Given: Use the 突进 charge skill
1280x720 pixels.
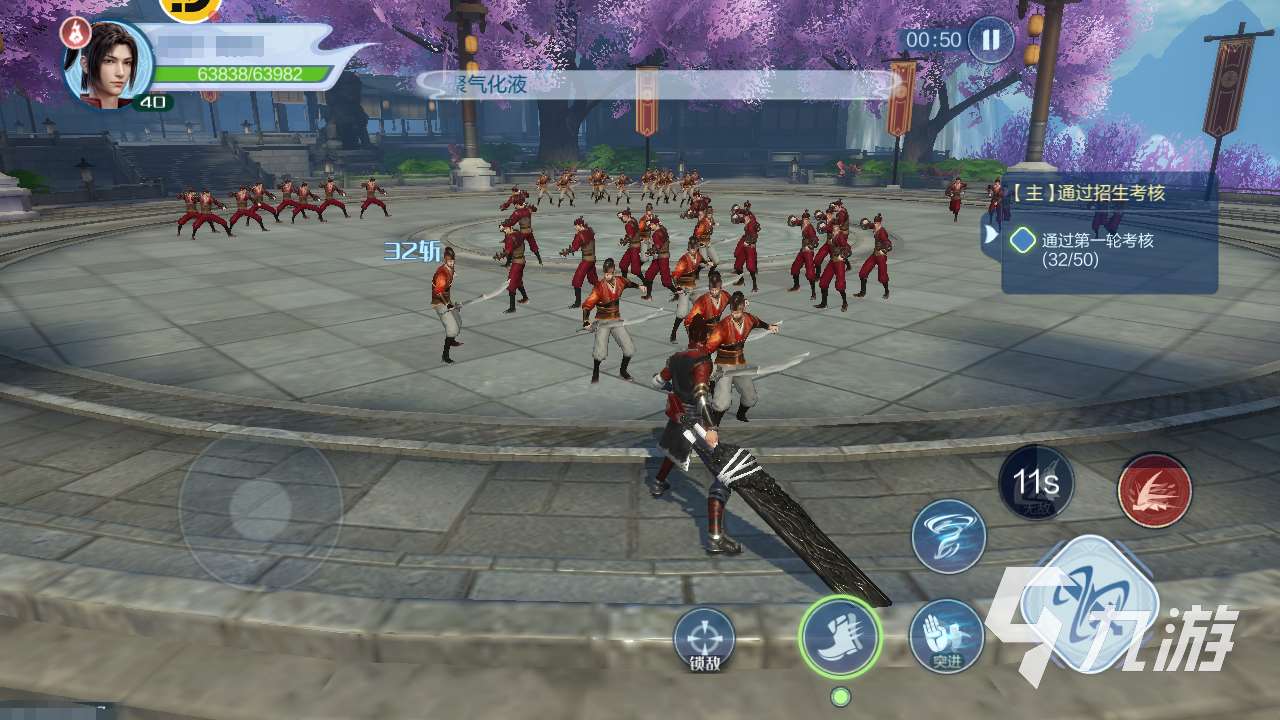Looking at the screenshot, I should 946,637.
